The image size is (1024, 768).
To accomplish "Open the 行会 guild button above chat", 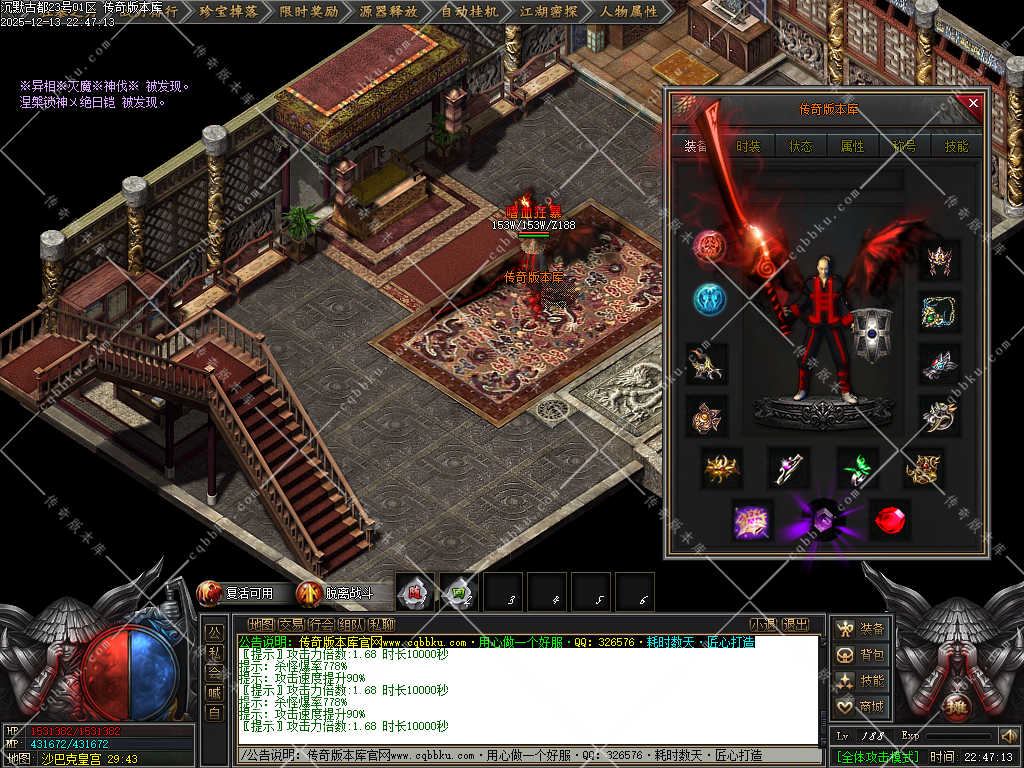I will pos(321,625).
